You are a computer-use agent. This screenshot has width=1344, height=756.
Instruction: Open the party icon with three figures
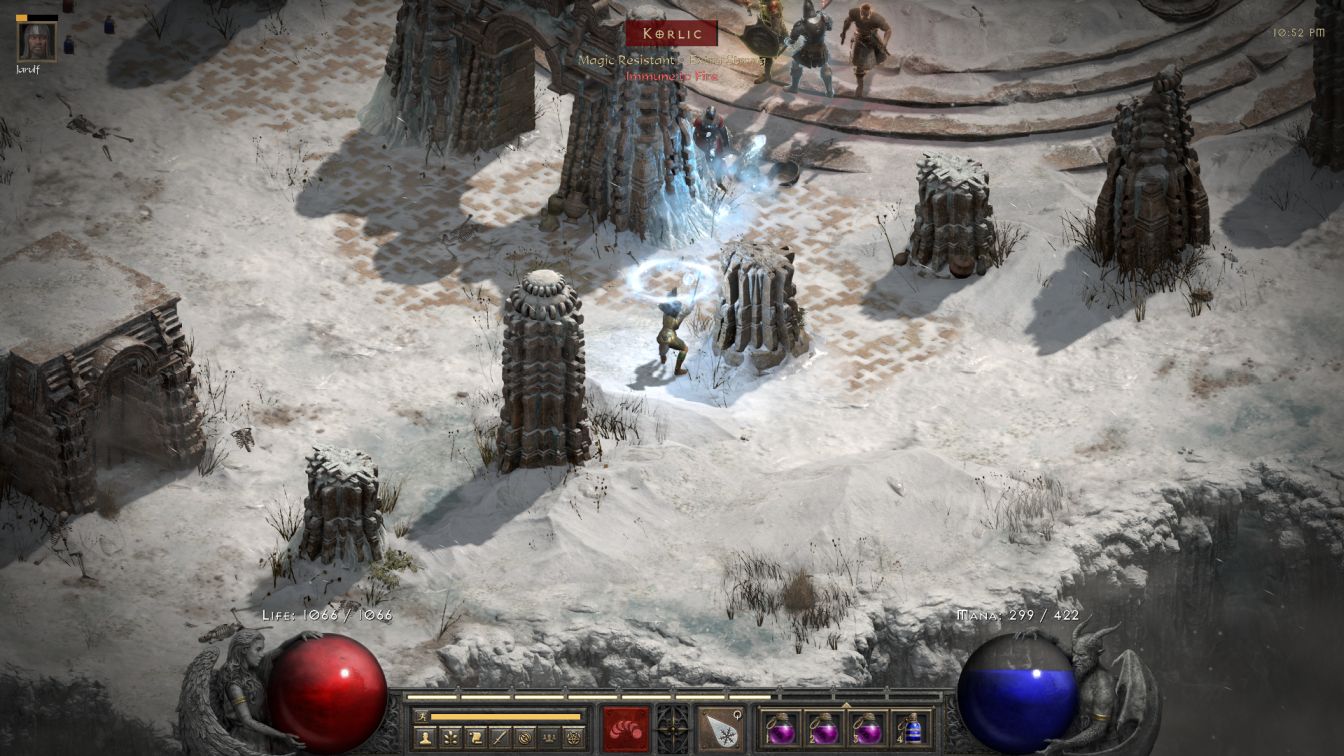click(548, 739)
